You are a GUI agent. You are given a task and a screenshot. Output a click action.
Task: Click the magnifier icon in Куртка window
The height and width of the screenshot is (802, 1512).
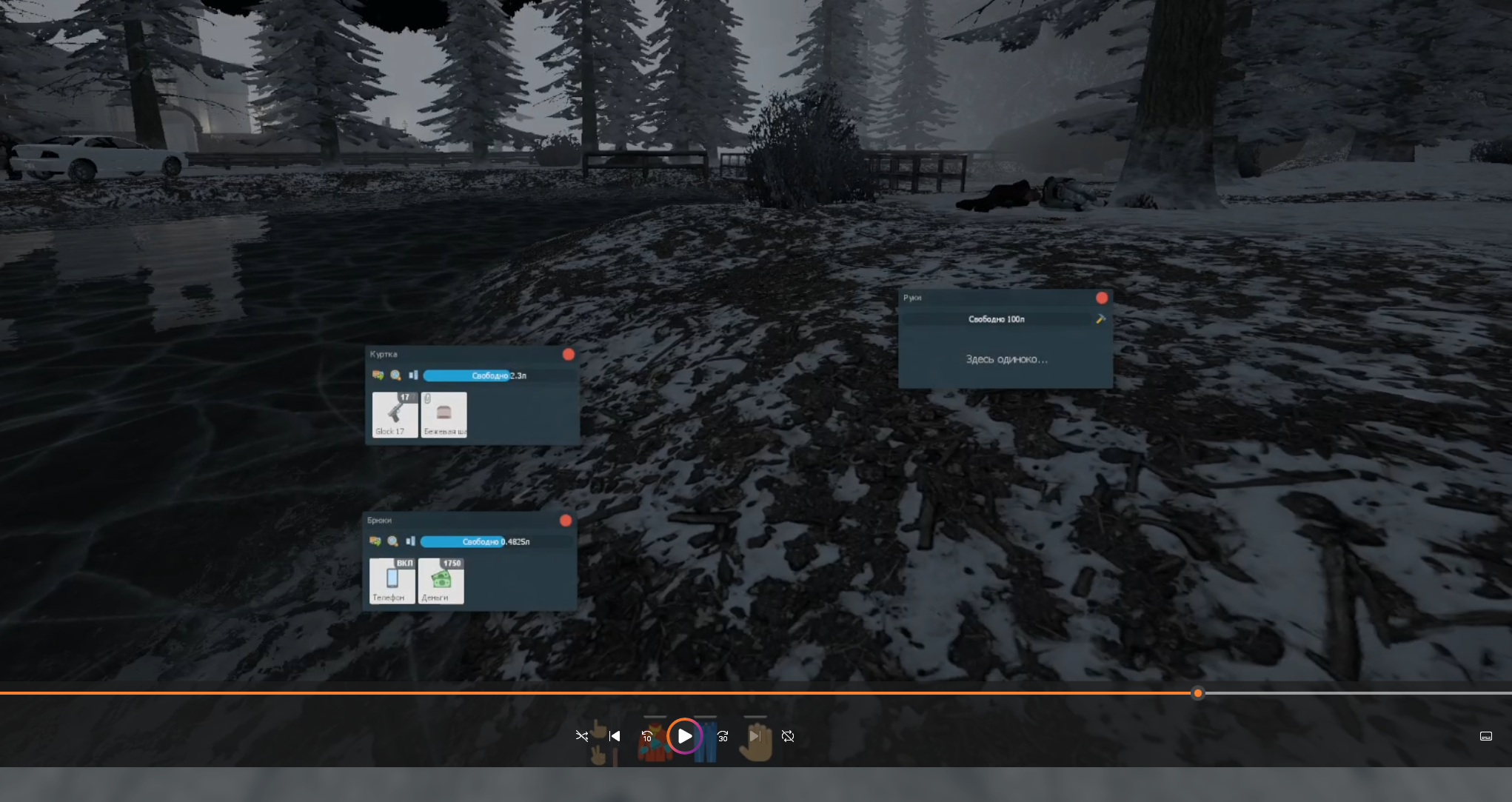tap(395, 375)
